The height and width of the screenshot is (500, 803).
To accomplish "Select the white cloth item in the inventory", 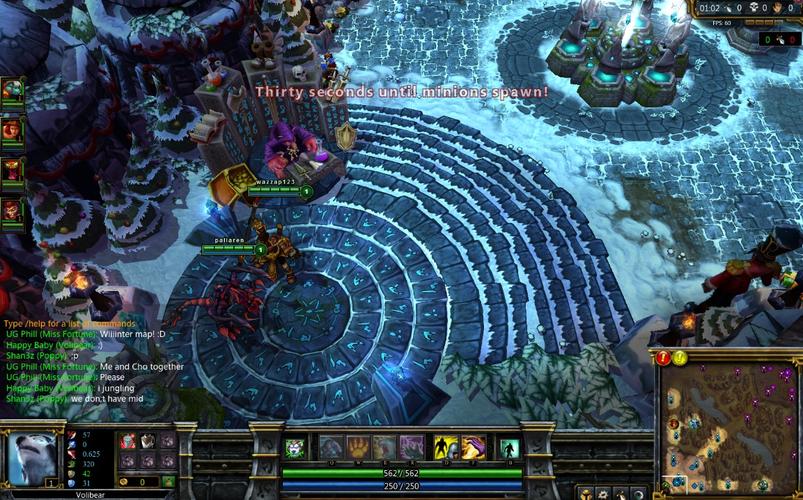I will (x=147, y=441).
